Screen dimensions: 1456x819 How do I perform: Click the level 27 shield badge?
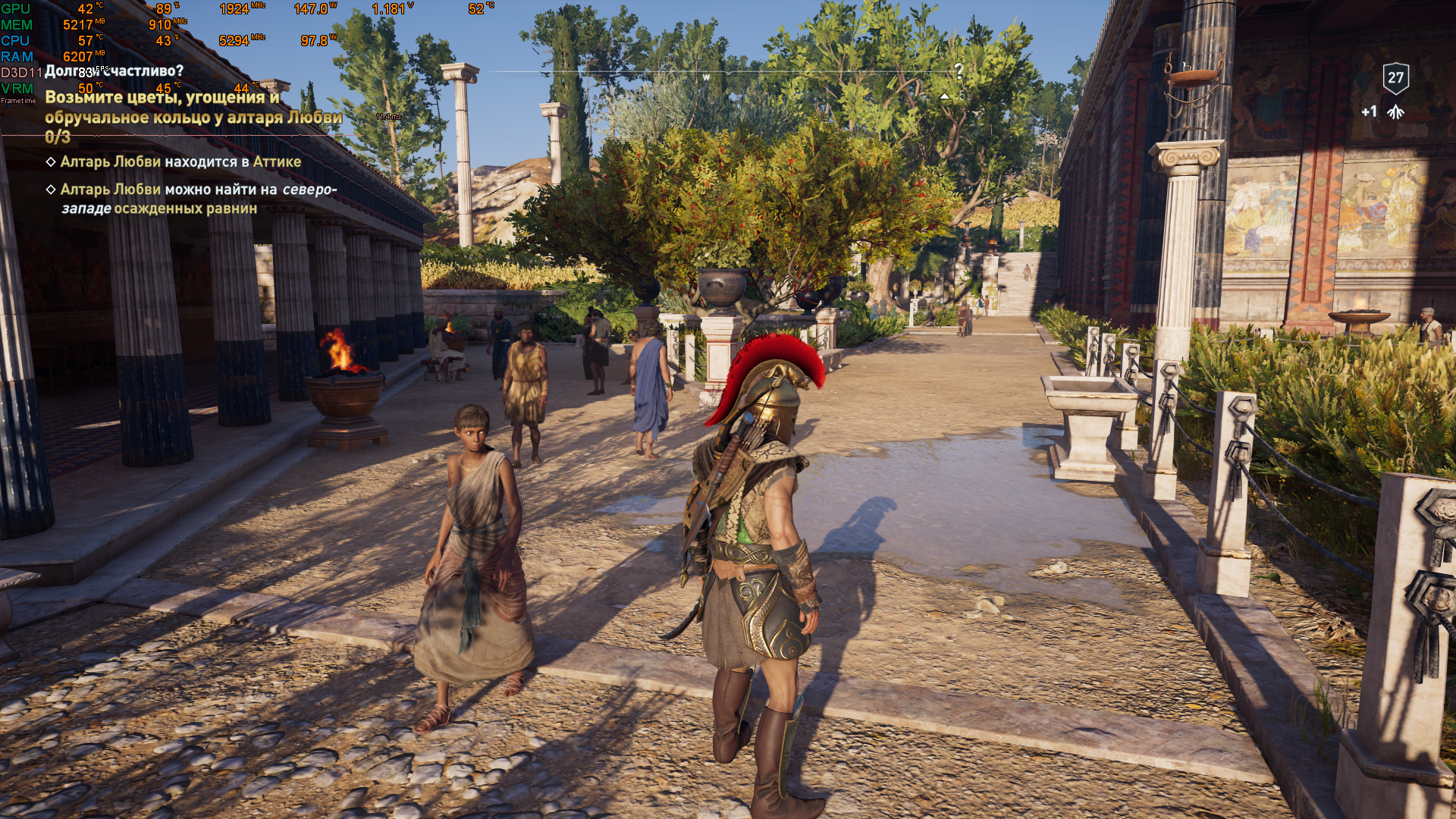[x=1395, y=77]
